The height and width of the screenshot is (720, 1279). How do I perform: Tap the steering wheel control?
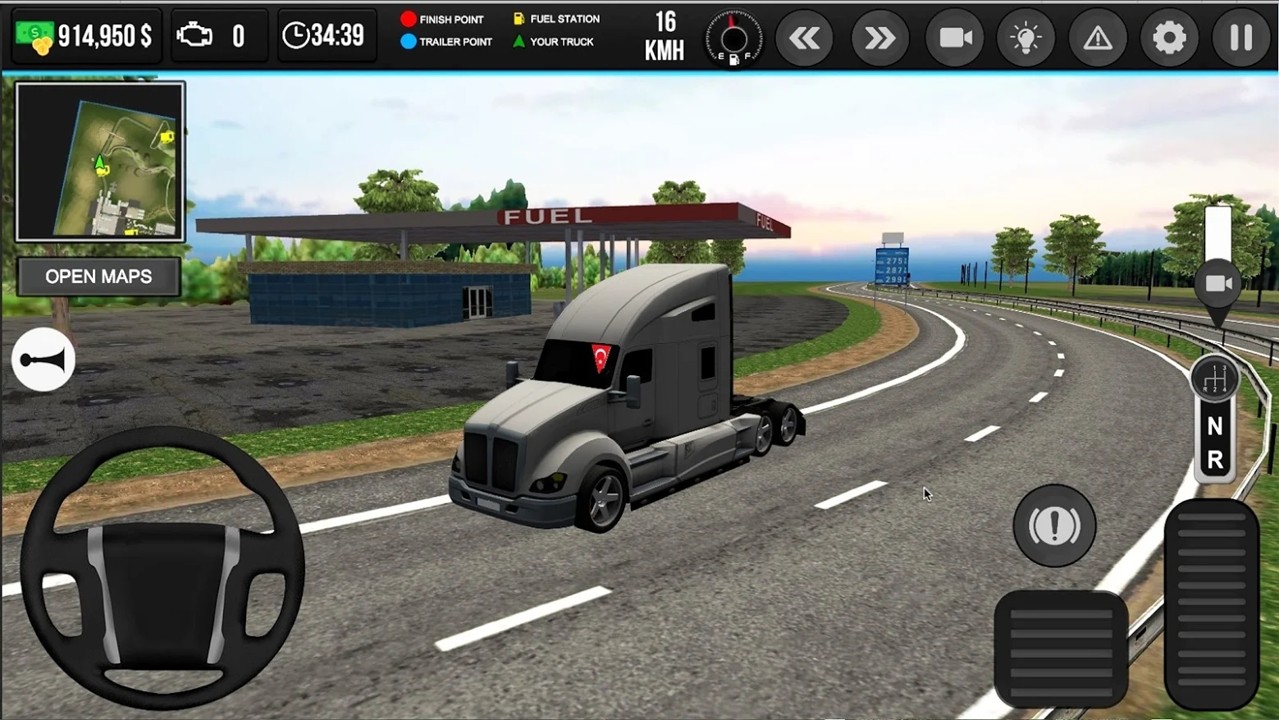(162, 567)
